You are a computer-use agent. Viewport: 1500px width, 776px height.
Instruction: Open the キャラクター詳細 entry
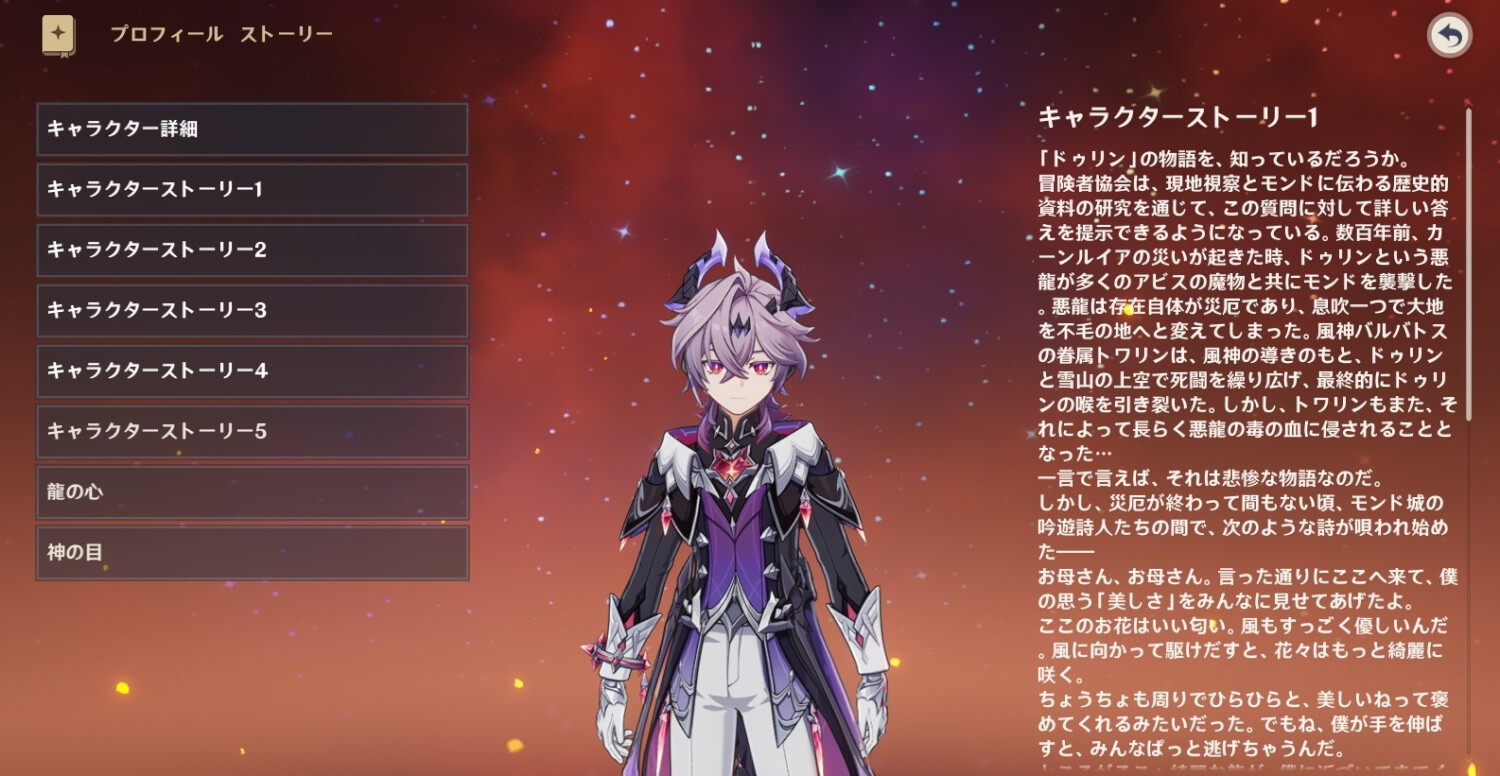(x=252, y=129)
